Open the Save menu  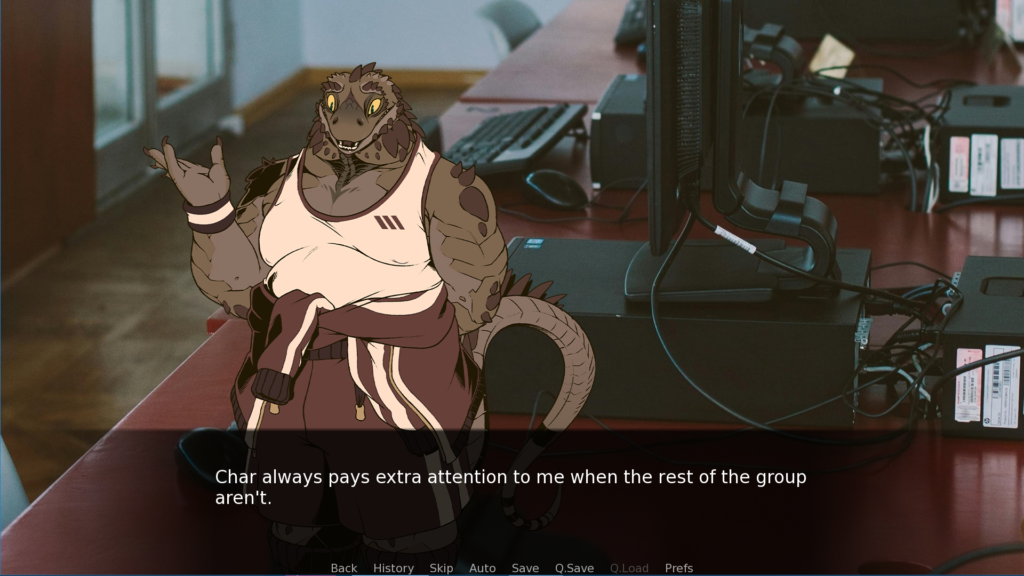(x=525, y=568)
